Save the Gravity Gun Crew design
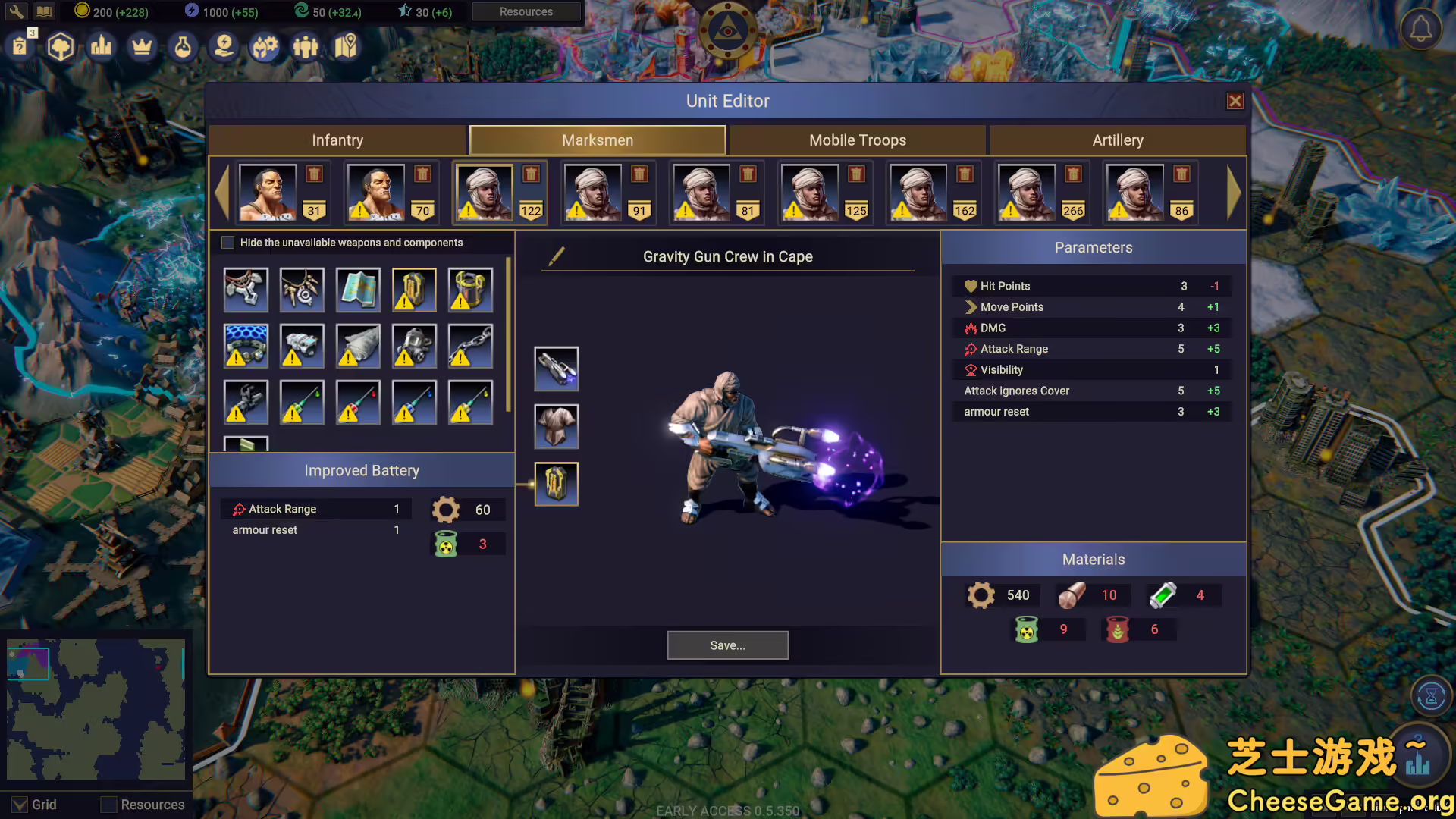Viewport: 1456px width, 819px height. [x=727, y=645]
